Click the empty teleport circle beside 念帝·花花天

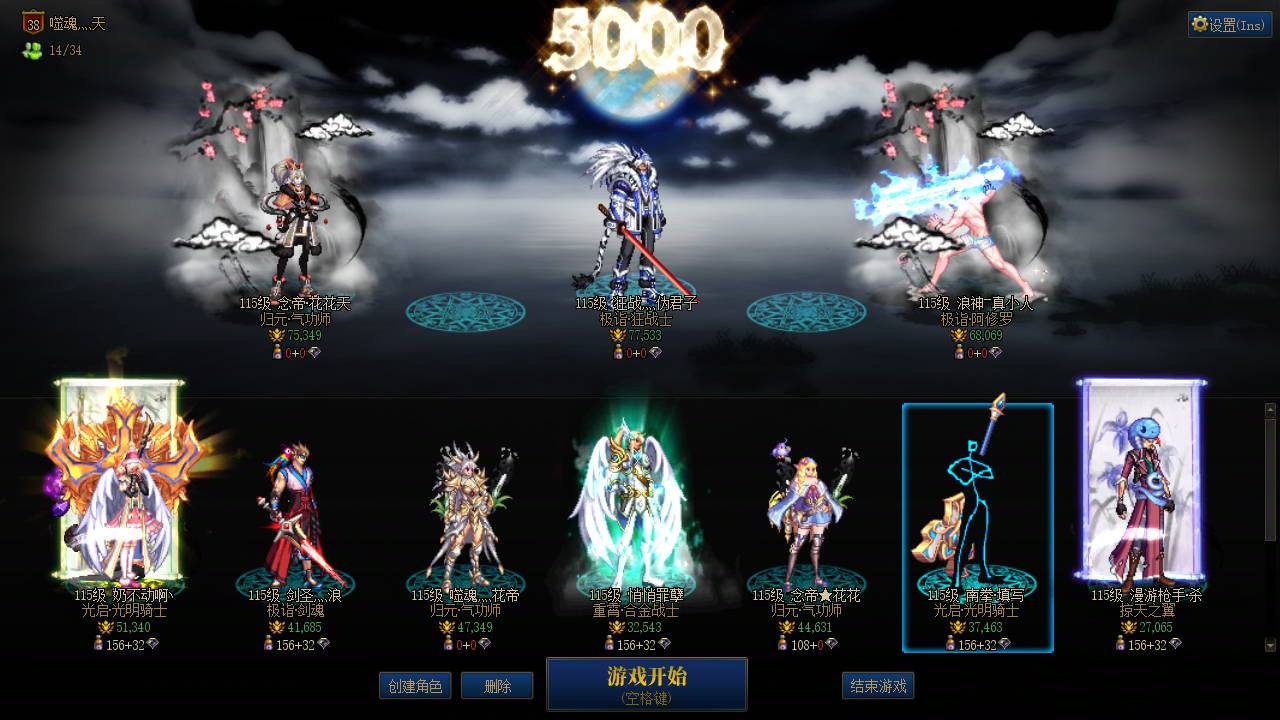coord(462,312)
